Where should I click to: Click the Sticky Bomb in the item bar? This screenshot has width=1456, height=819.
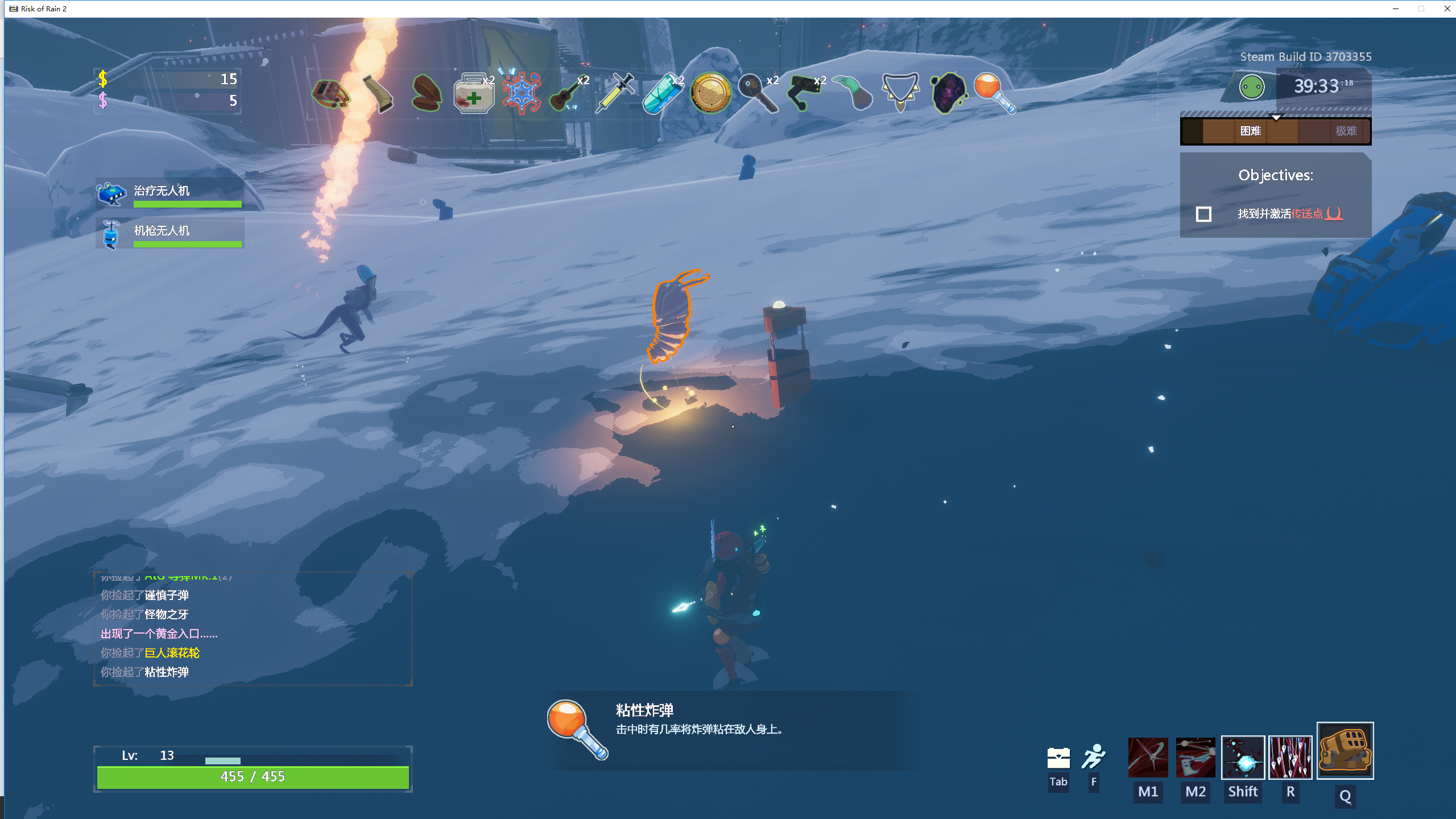tap(994, 93)
